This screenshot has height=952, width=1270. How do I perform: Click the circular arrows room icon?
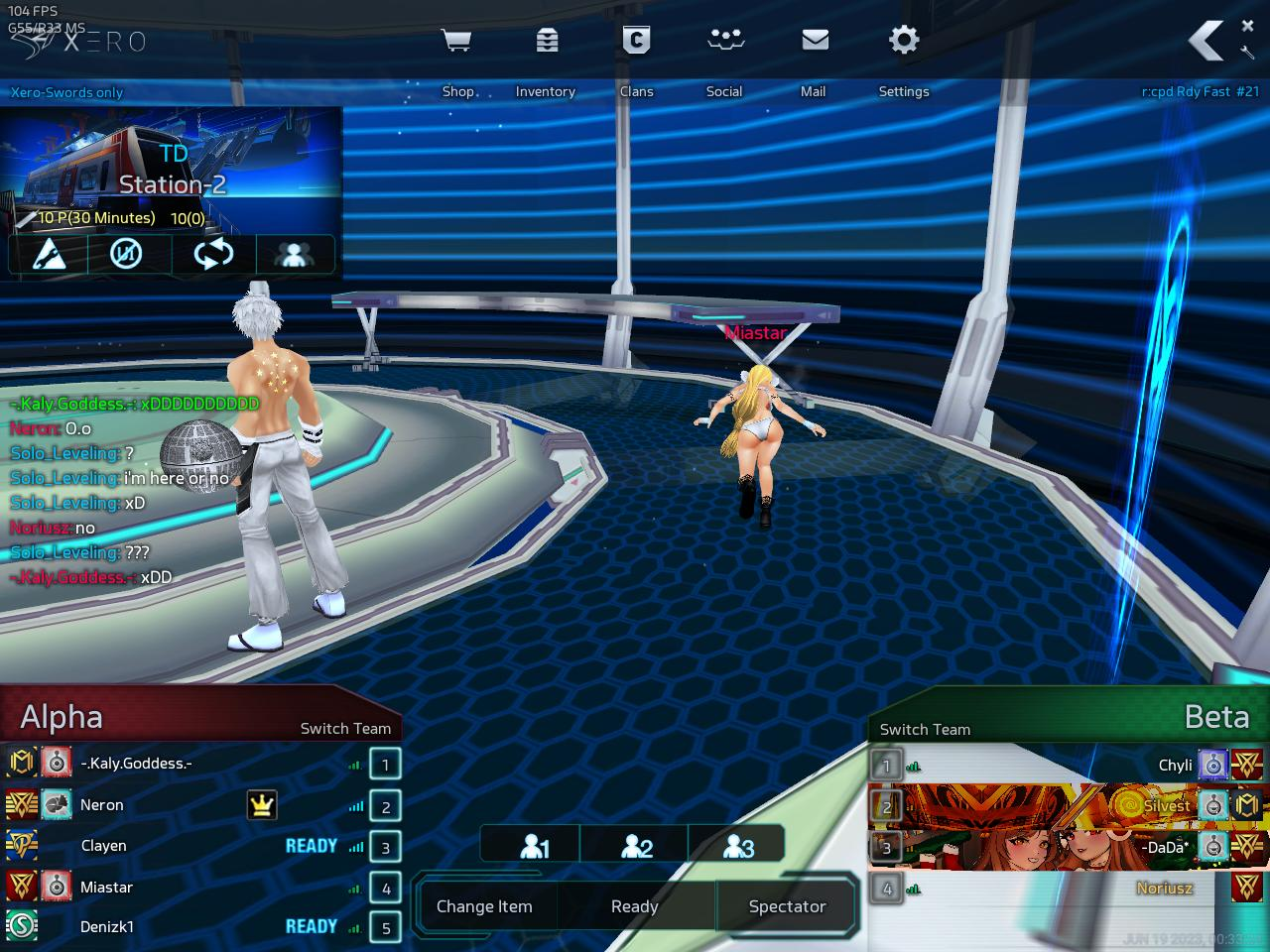[x=212, y=255]
